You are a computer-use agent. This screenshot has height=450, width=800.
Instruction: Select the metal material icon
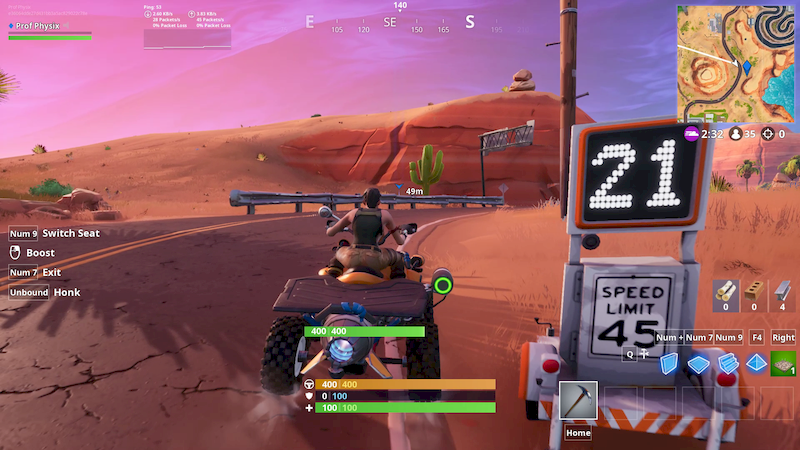(783, 293)
